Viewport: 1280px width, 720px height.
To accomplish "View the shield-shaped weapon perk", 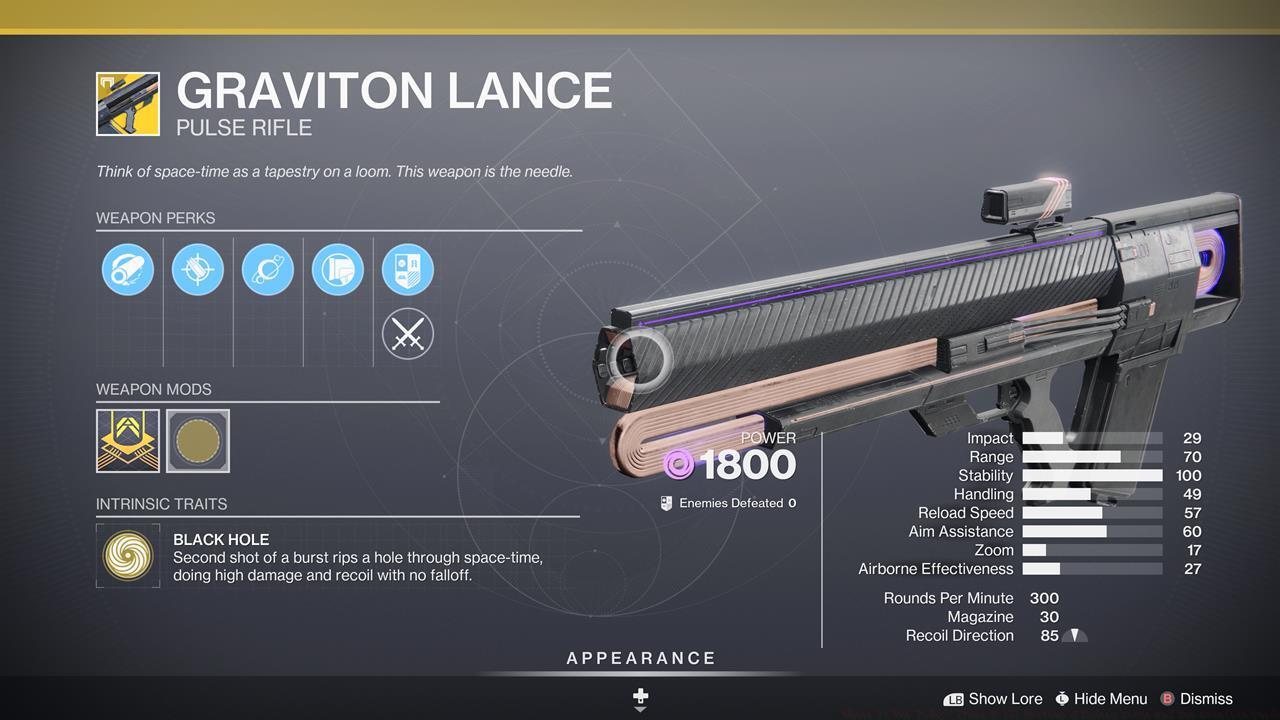I will click(x=407, y=268).
